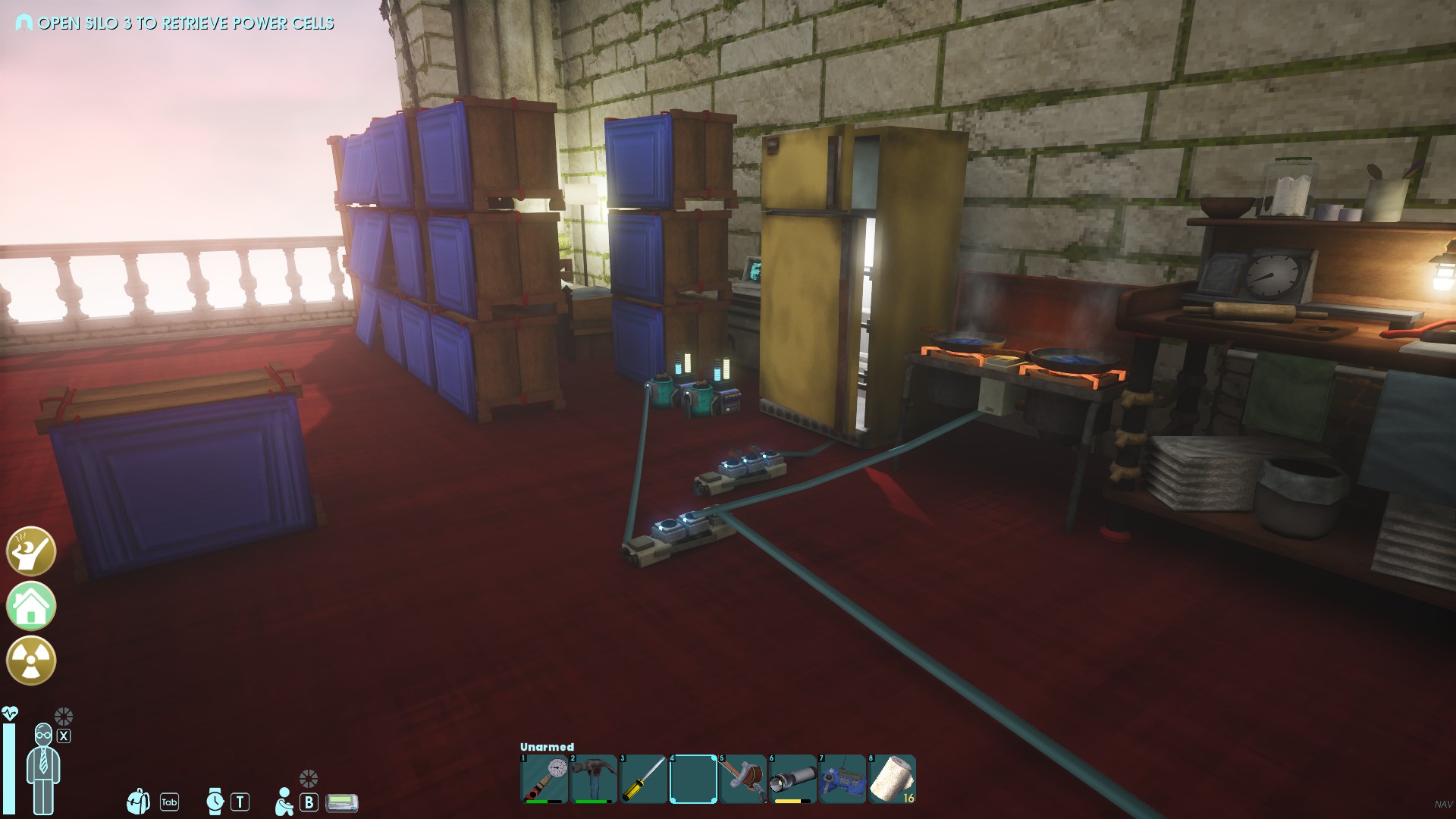The height and width of the screenshot is (819, 1456).
Task: Click the wristwatch icon
Action: pos(215,801)
